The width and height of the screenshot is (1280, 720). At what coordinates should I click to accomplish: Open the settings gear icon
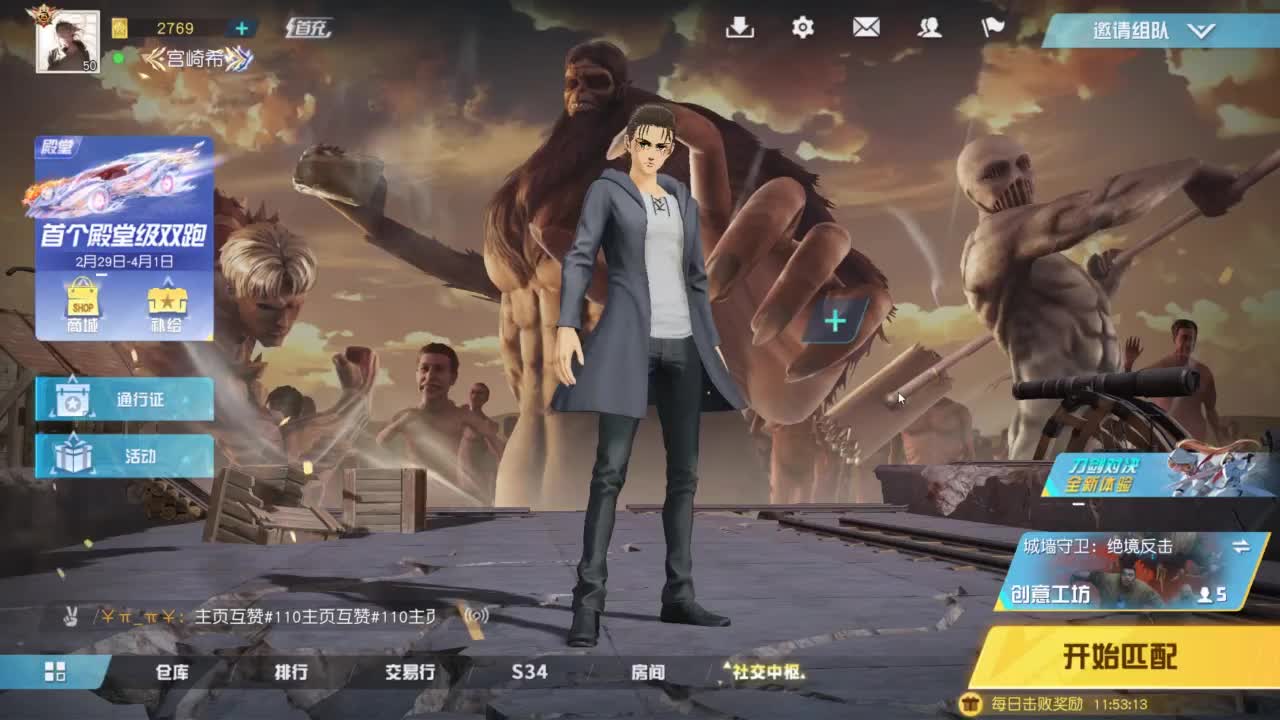801,29
